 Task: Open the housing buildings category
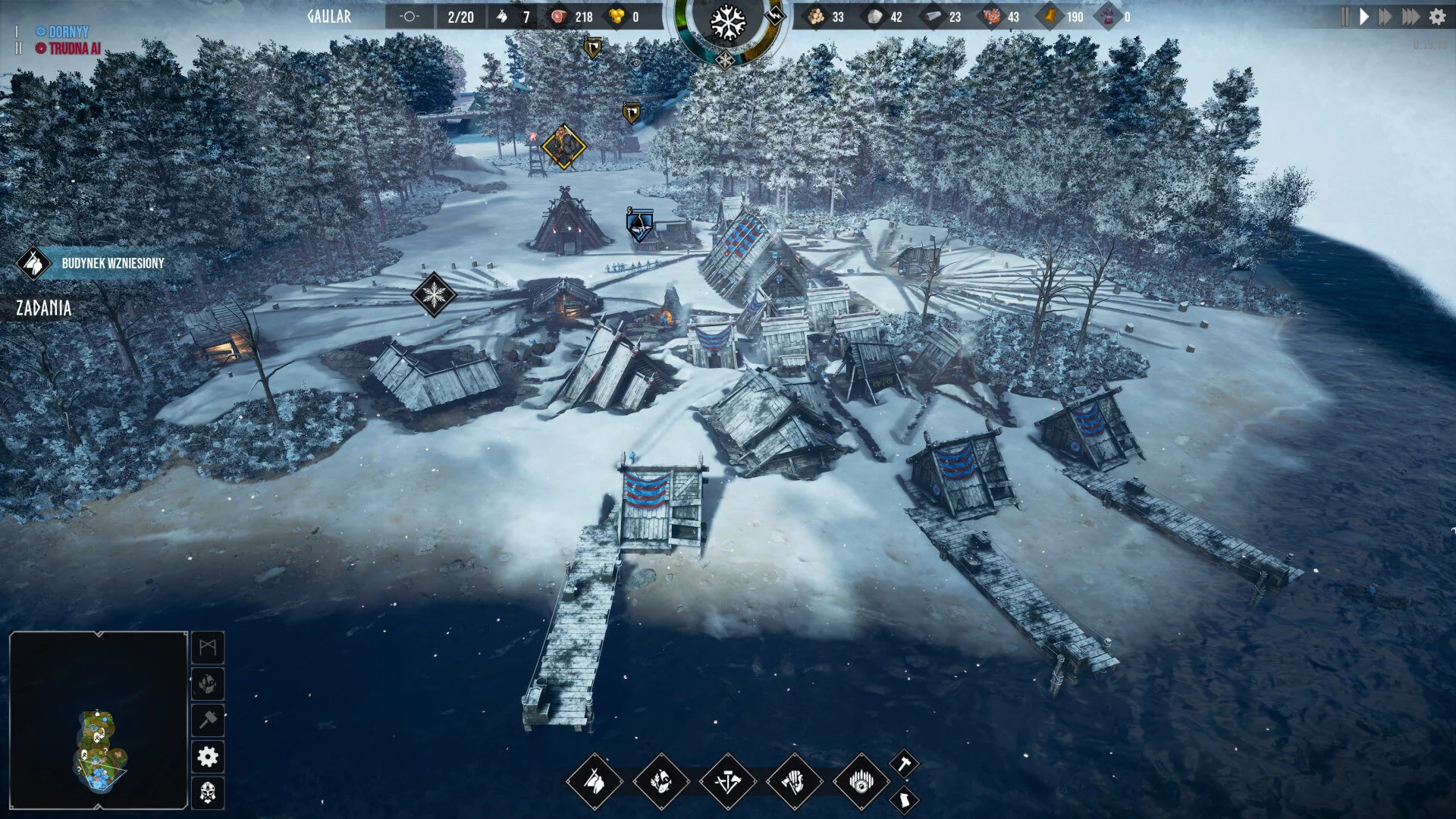[x=595, y=782]
